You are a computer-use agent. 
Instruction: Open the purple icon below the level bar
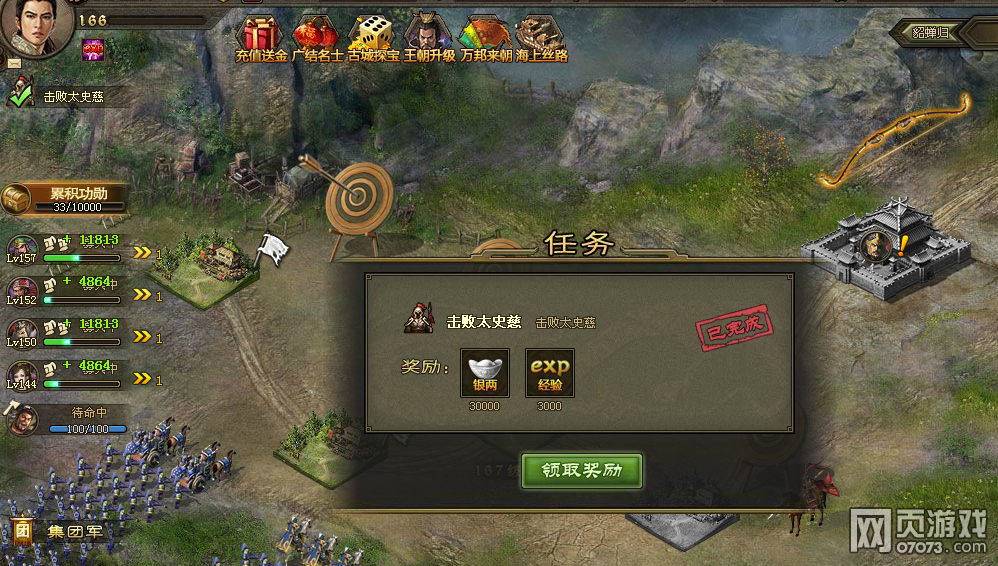(x=92, y=48)
